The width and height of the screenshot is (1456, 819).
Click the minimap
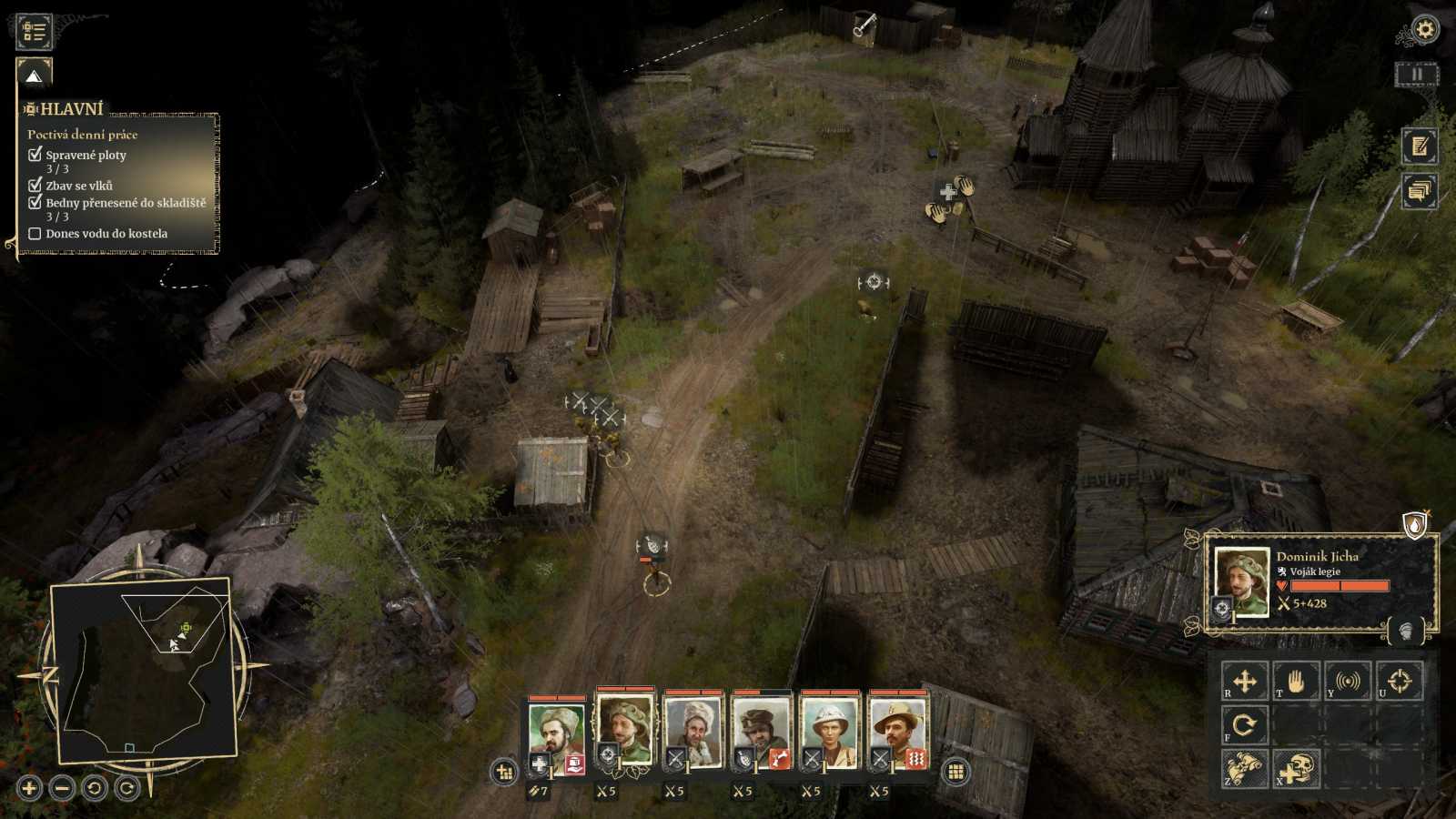[146, 669]
